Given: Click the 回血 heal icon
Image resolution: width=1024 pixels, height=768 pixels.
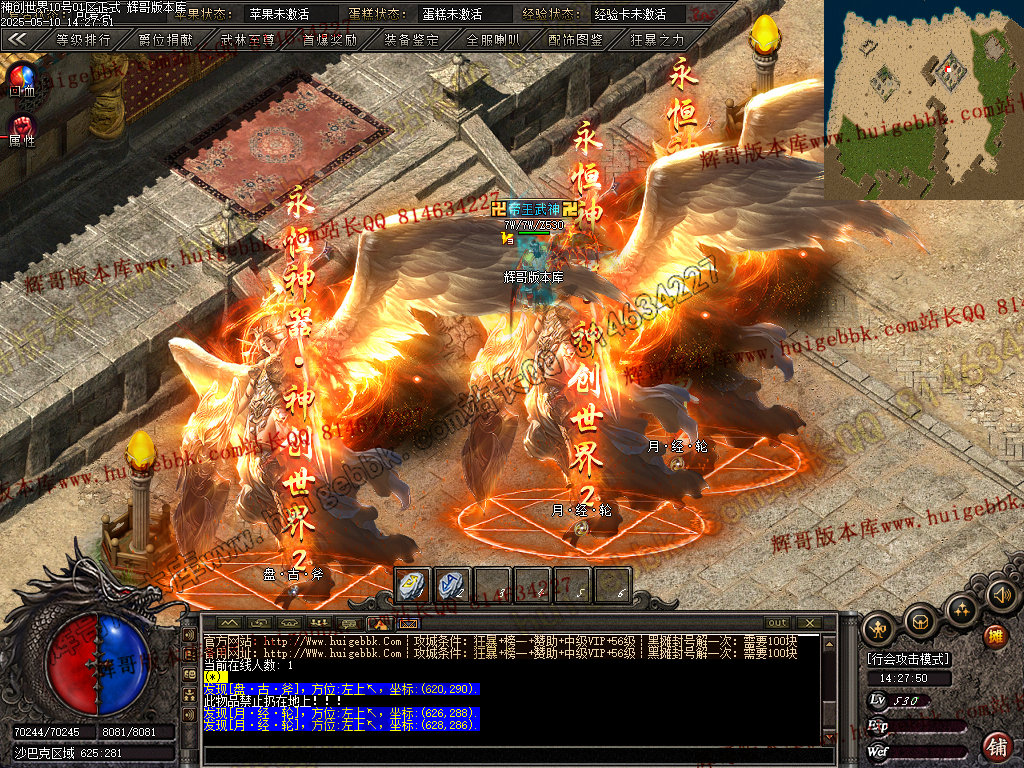Looking at the screenshot, I should coord(21,77).
